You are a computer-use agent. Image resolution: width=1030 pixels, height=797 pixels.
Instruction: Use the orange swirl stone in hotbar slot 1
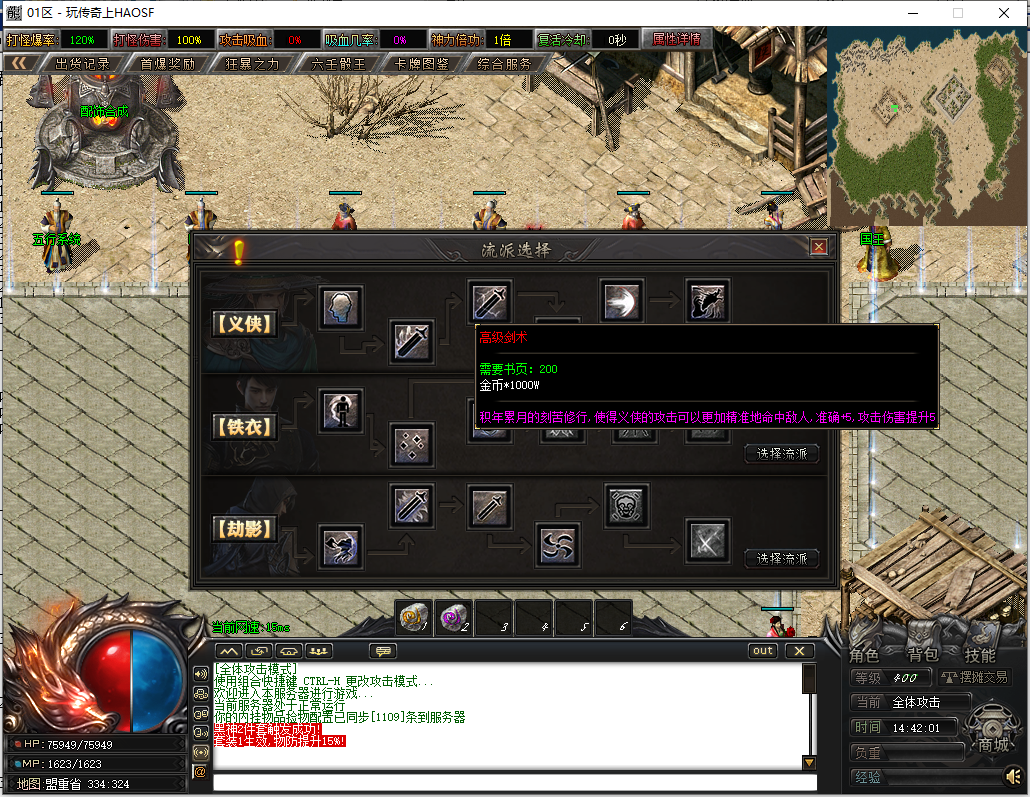(x=413, y=619)
